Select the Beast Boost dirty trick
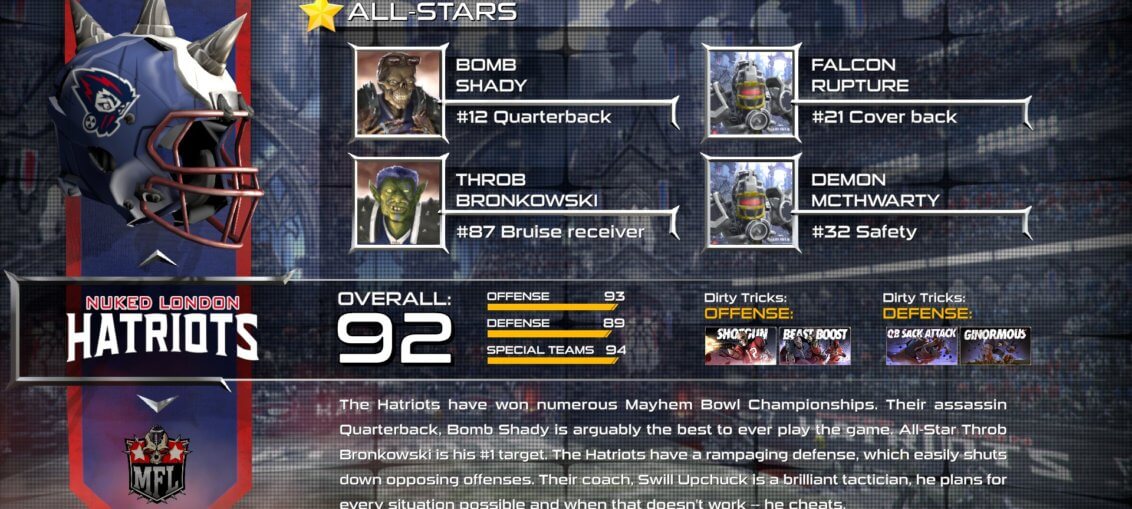The image size is (1132, 509). (814, 345)
